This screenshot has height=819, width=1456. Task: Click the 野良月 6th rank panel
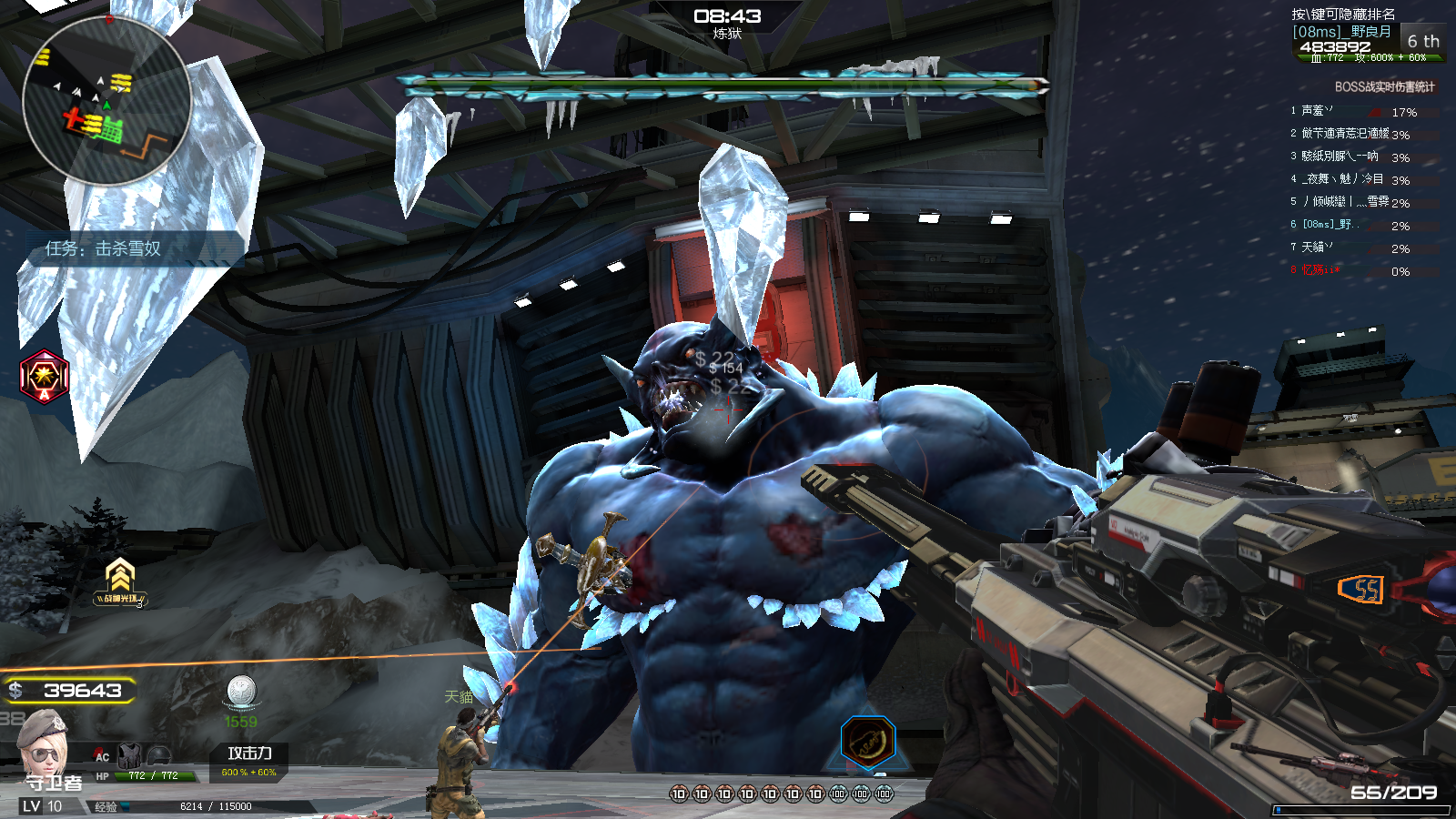coord(1365,41)
